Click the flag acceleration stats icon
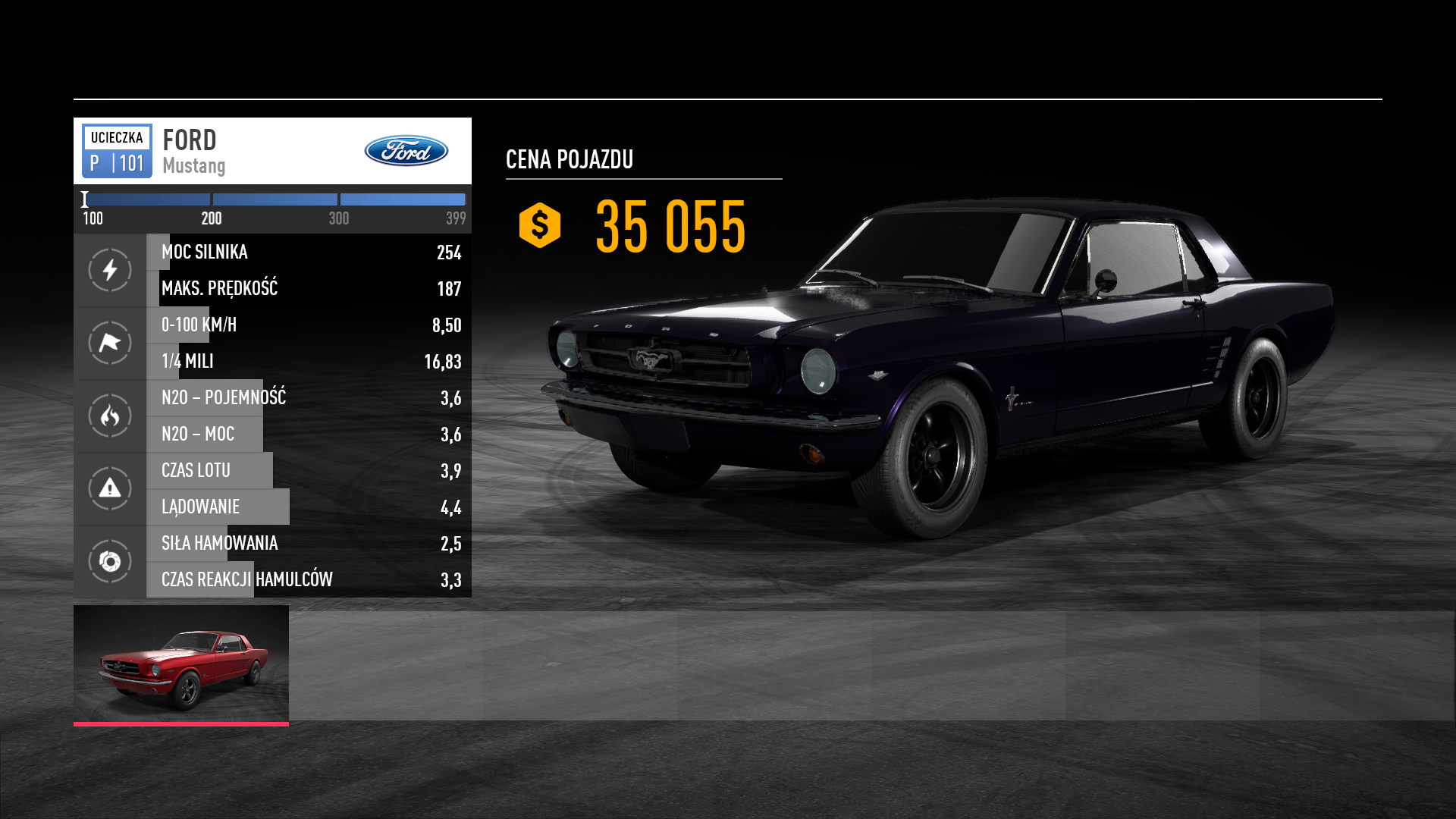1456x819 pixels. pyautogui.click(x=110, y=343)
